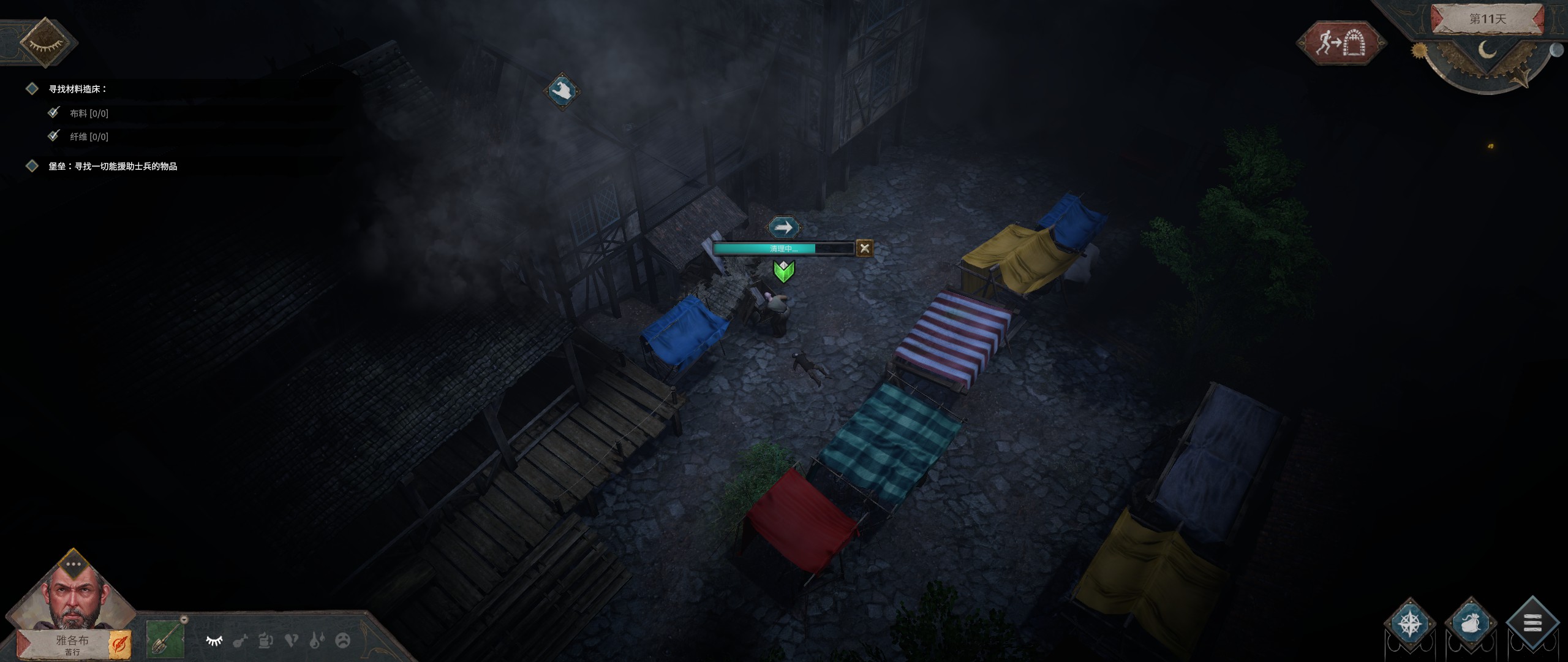Open the compass map button
The image size is (1568, 662).
click(1410, 624)
